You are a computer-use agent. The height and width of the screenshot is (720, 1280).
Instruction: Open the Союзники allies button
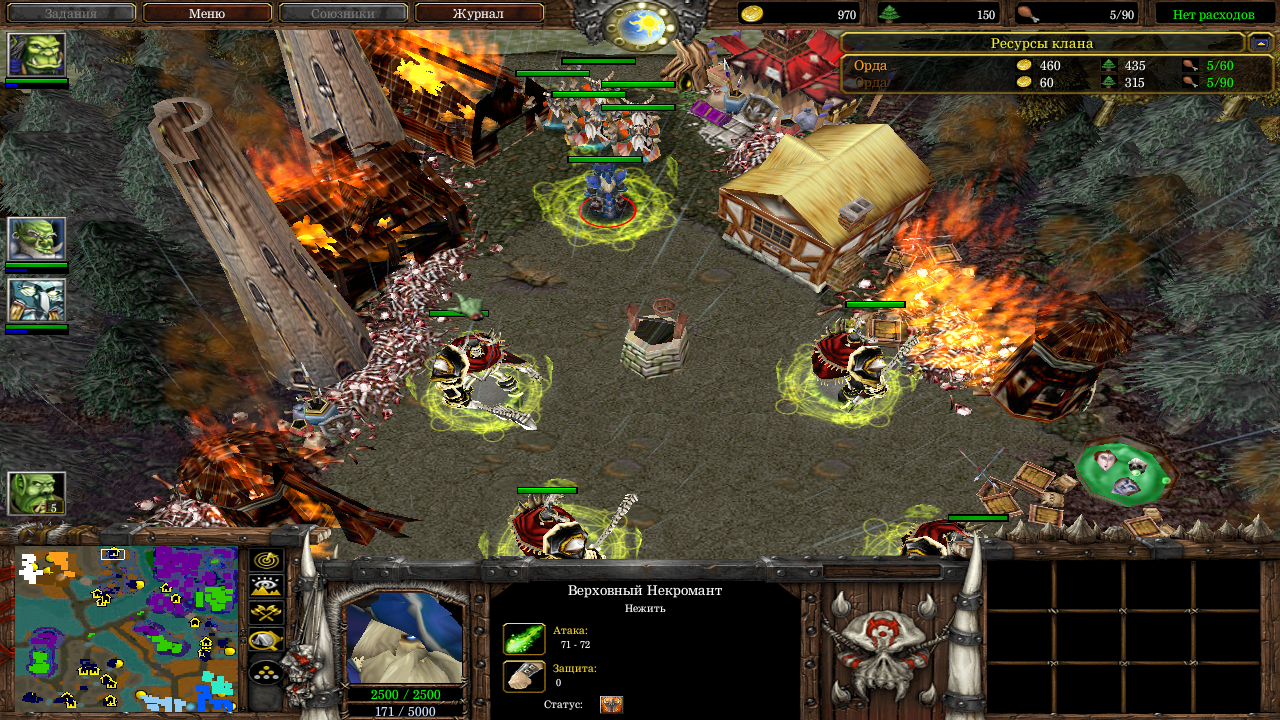point(343,13)
